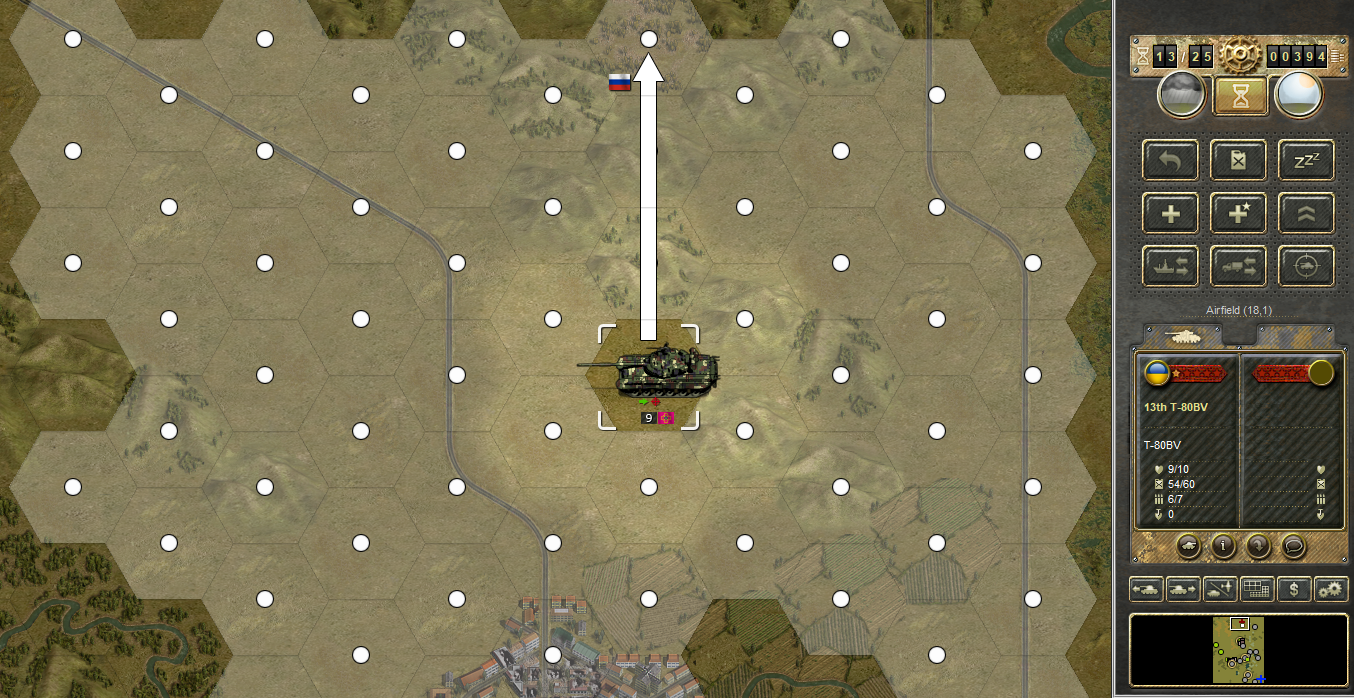Click the ship embark button
The width and height of the screenshot is (1354, 698).
pyautogui.click(x=1171, y=265)
